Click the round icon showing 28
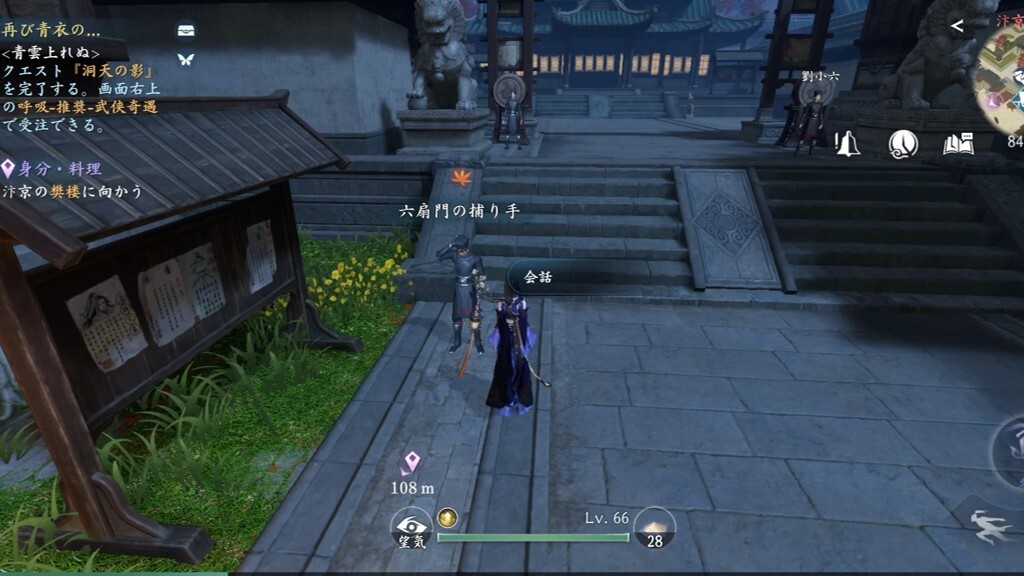 (x=655, y=529)
